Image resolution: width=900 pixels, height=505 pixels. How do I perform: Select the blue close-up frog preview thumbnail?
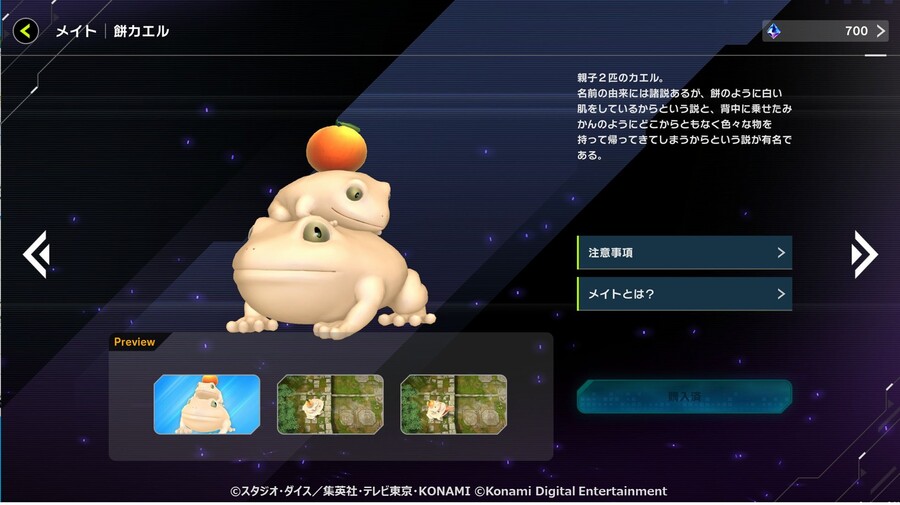207,404
